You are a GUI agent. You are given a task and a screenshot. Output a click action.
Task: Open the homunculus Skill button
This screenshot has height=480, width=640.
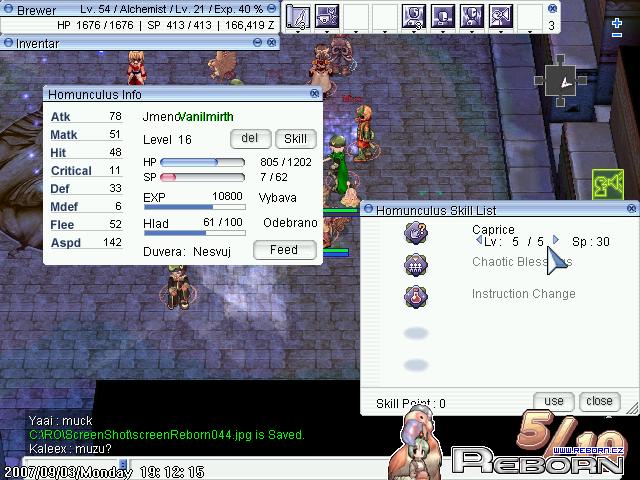[x=295, y=139]
